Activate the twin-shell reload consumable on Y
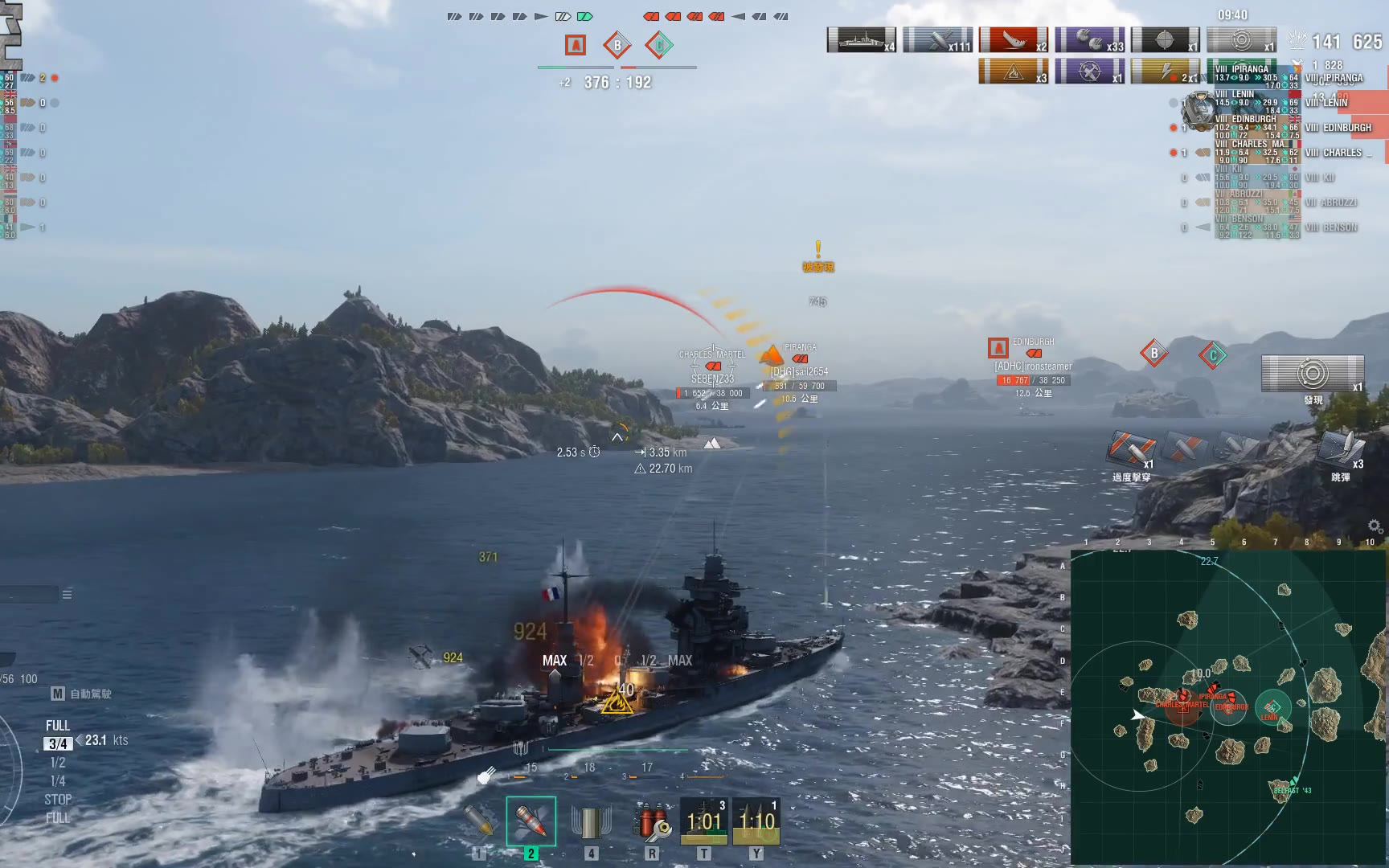 point(756,821)
